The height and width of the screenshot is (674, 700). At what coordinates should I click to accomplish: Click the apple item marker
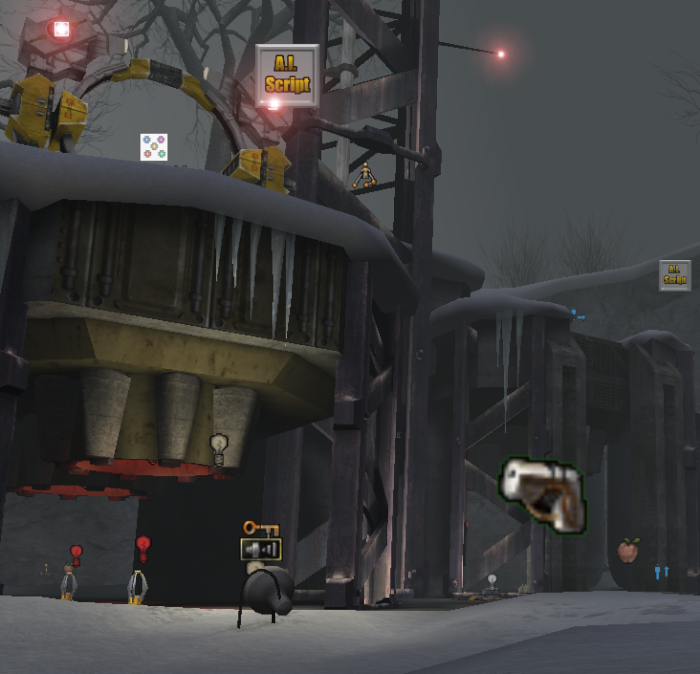tap(628, 550)
